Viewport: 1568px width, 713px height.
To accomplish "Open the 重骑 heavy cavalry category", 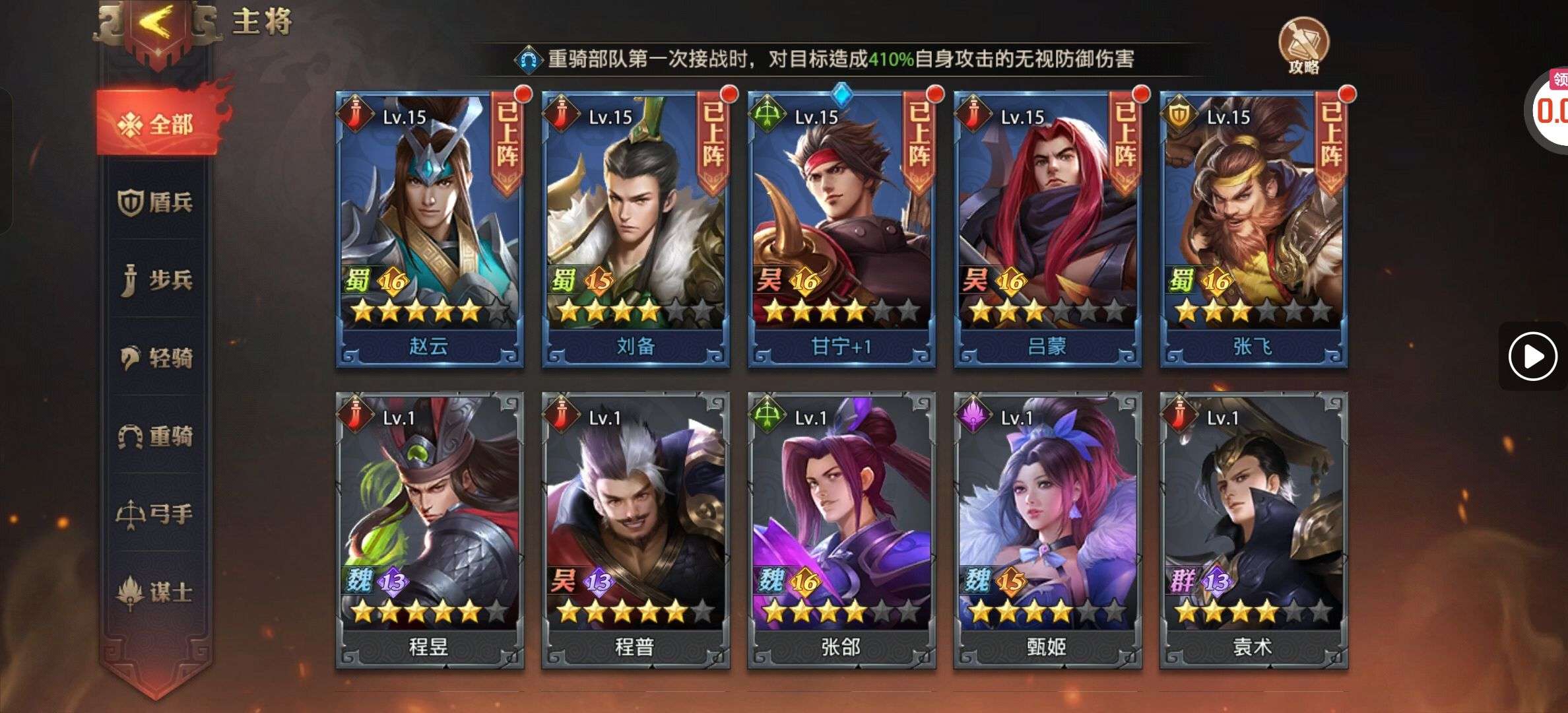I will coord(157,436).
